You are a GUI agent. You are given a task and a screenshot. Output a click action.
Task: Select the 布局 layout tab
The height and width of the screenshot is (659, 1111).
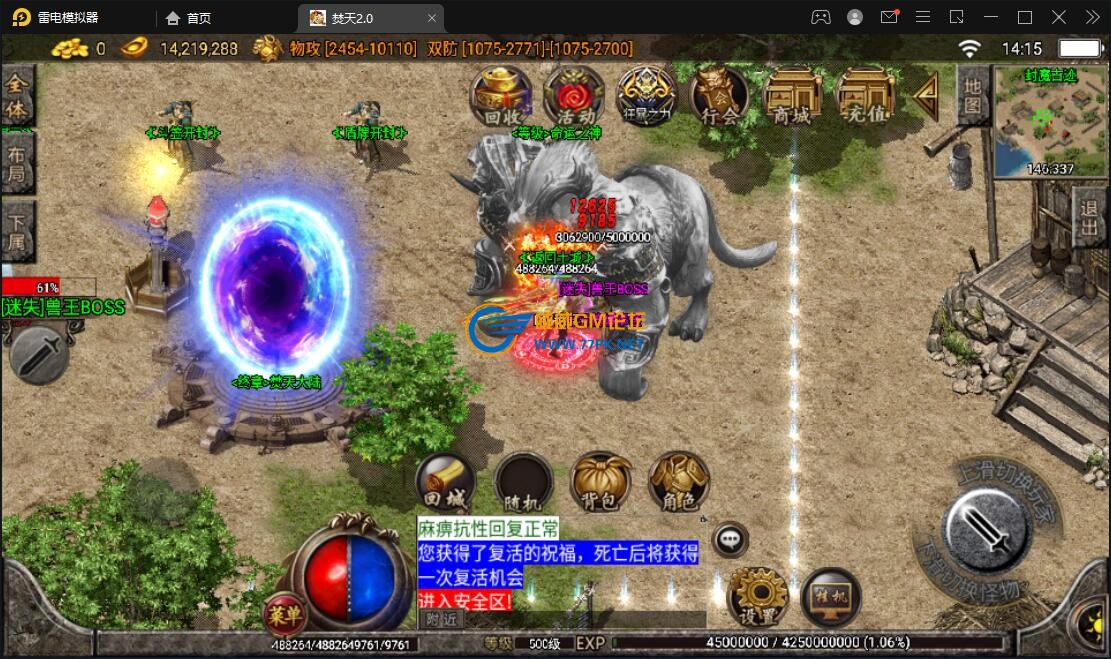tap(17, 166)
